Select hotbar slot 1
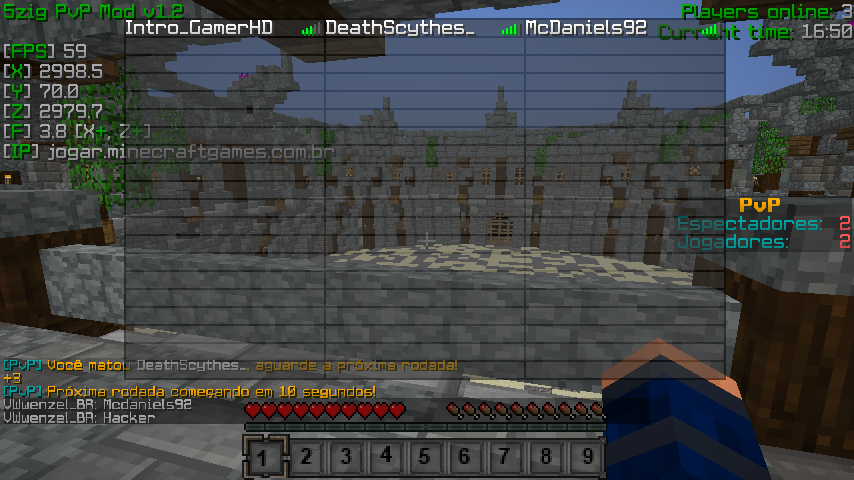 pos(264,457)
